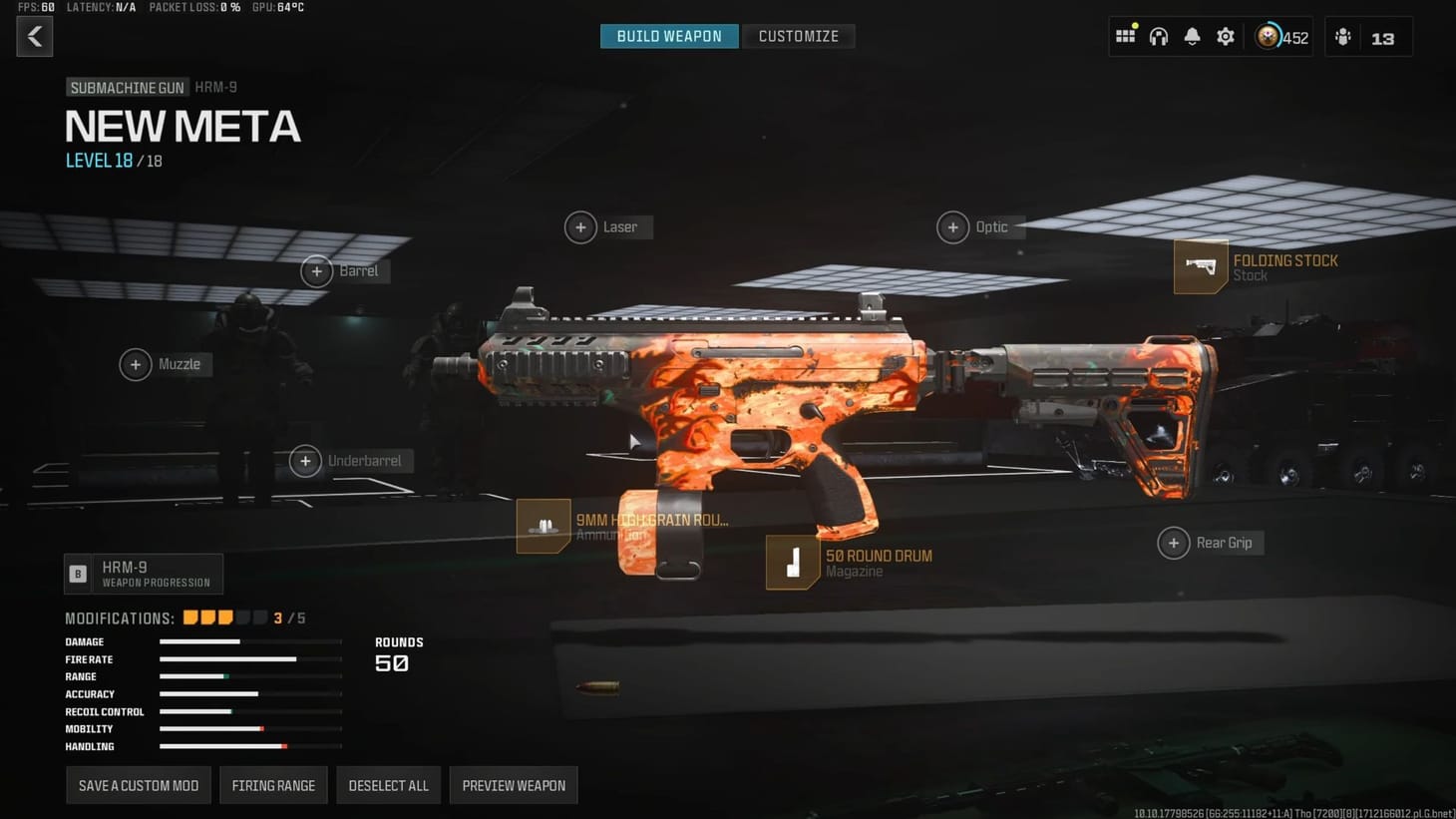
Task: Open the HRM-9 Weapon Progression panel
Action: pyautogui.click(x=143, y=573)
